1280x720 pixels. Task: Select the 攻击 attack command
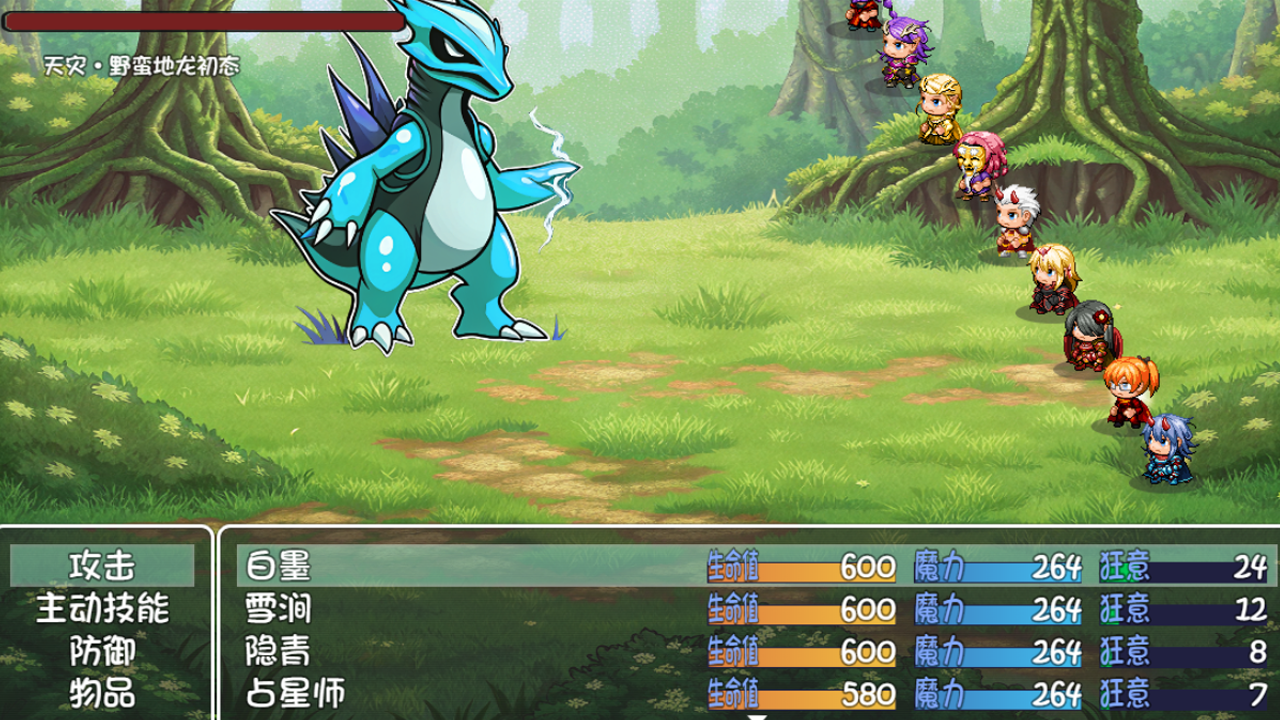[102, 566]
